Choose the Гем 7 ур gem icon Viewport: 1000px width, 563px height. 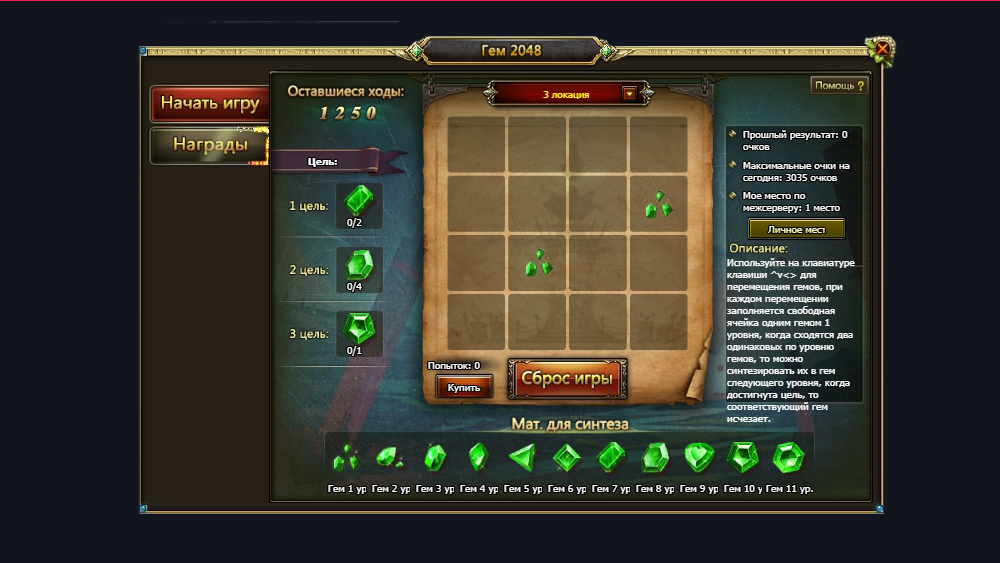coord(610,458)
